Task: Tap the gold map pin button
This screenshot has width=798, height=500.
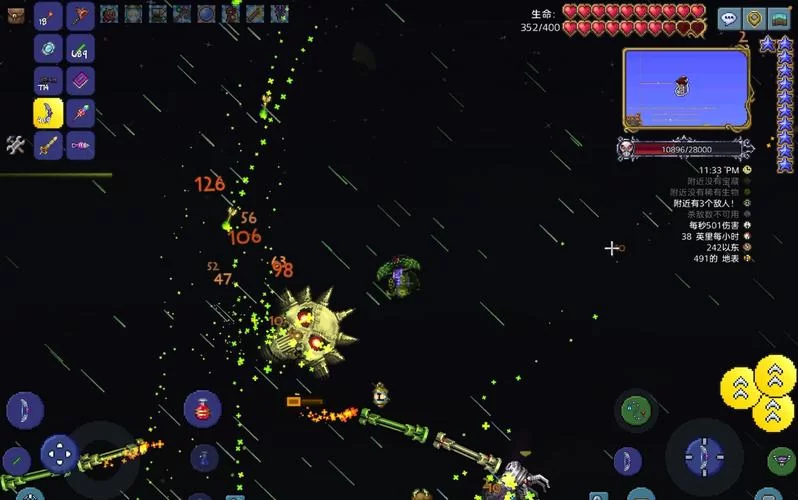Action: (754, 18)
